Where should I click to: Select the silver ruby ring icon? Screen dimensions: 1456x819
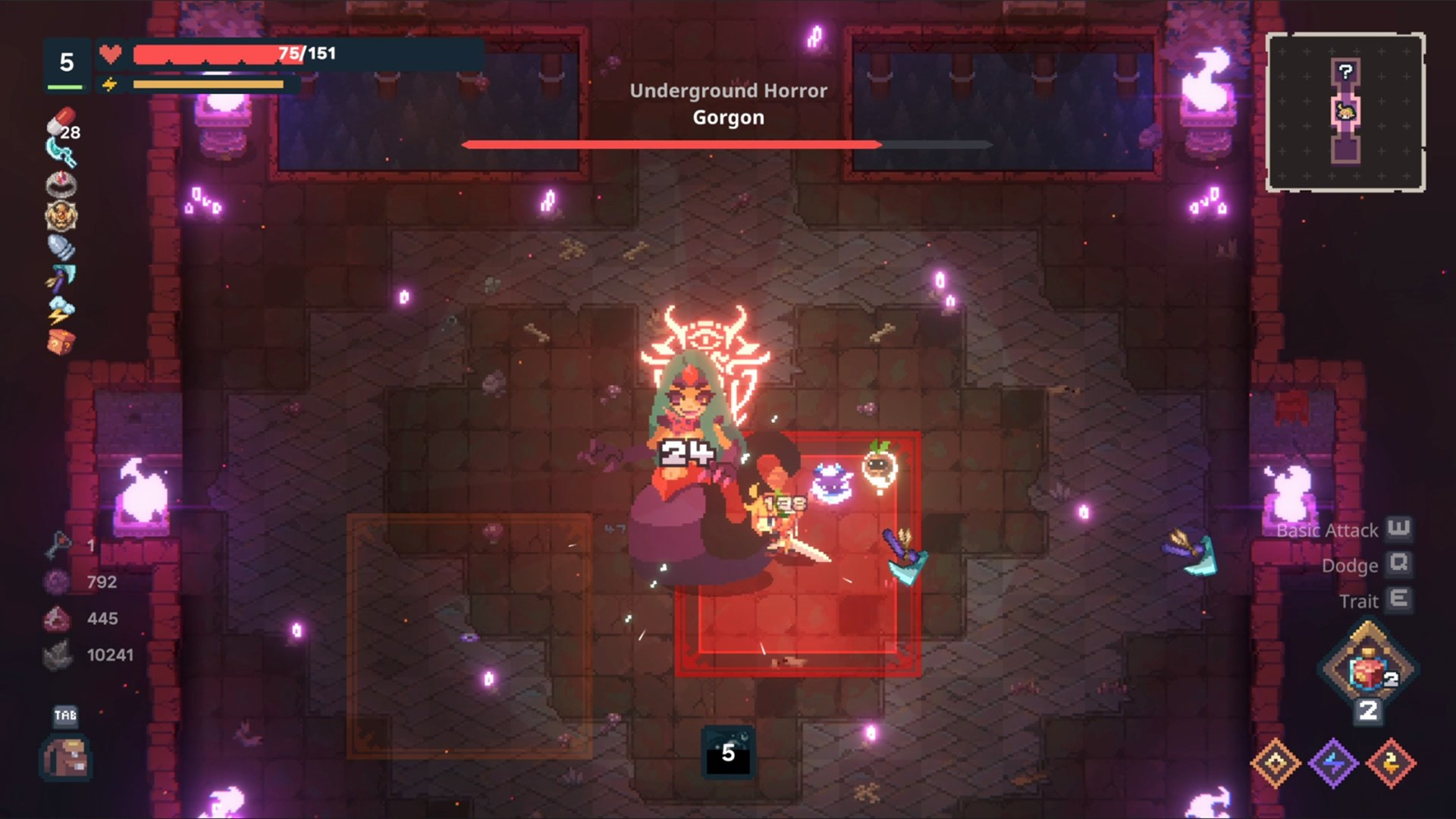61,184
